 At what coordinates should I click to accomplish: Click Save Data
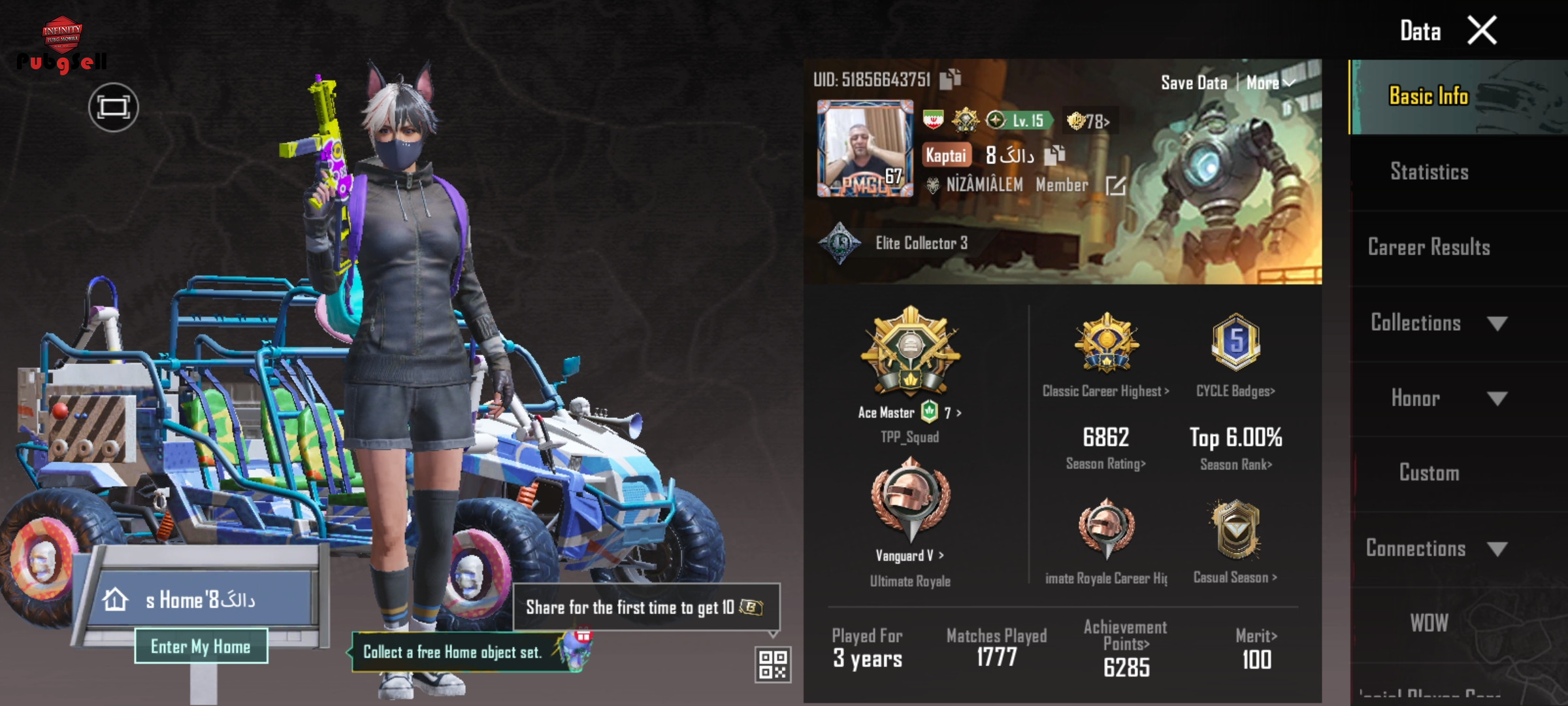click(x=1194, y=83)
